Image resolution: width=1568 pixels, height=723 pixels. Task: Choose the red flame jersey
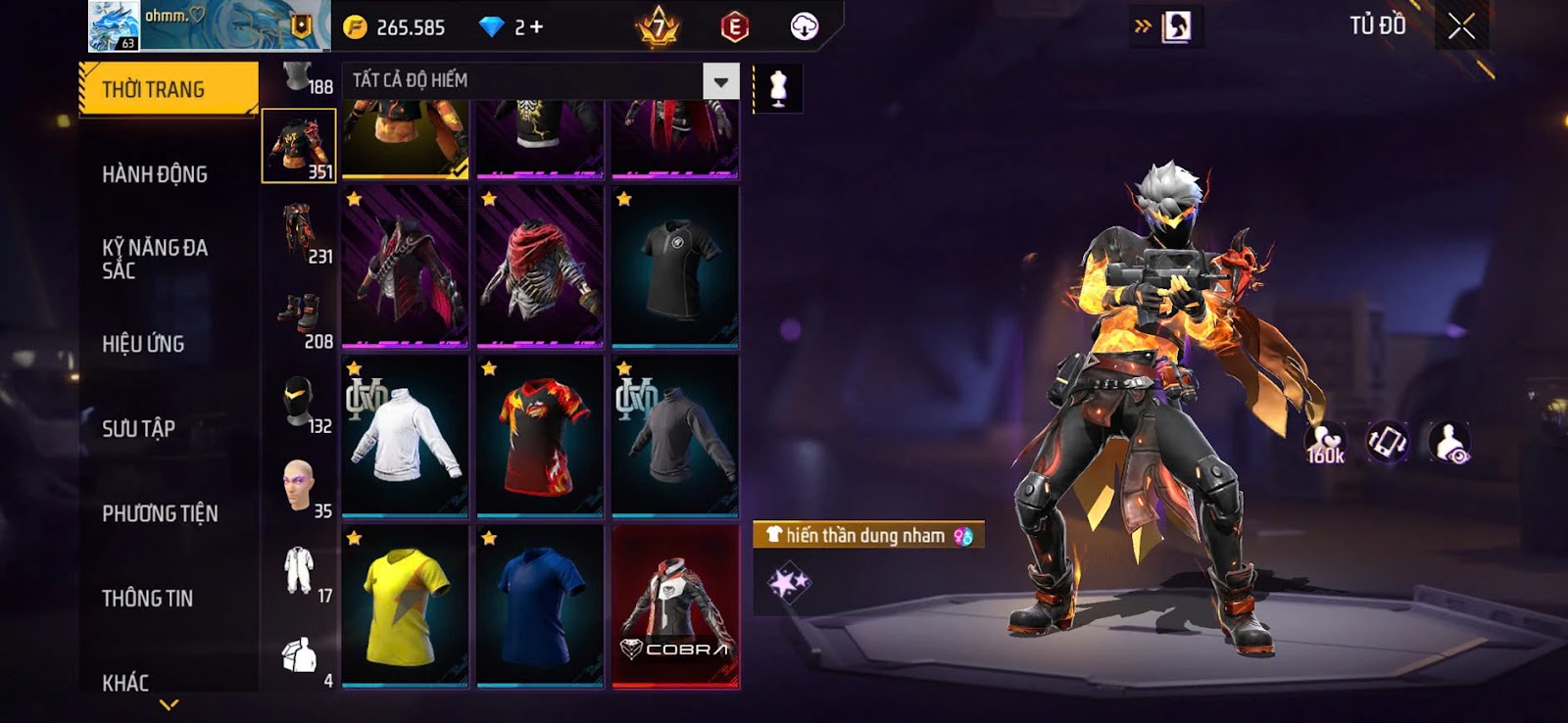[x=540, y=436]
